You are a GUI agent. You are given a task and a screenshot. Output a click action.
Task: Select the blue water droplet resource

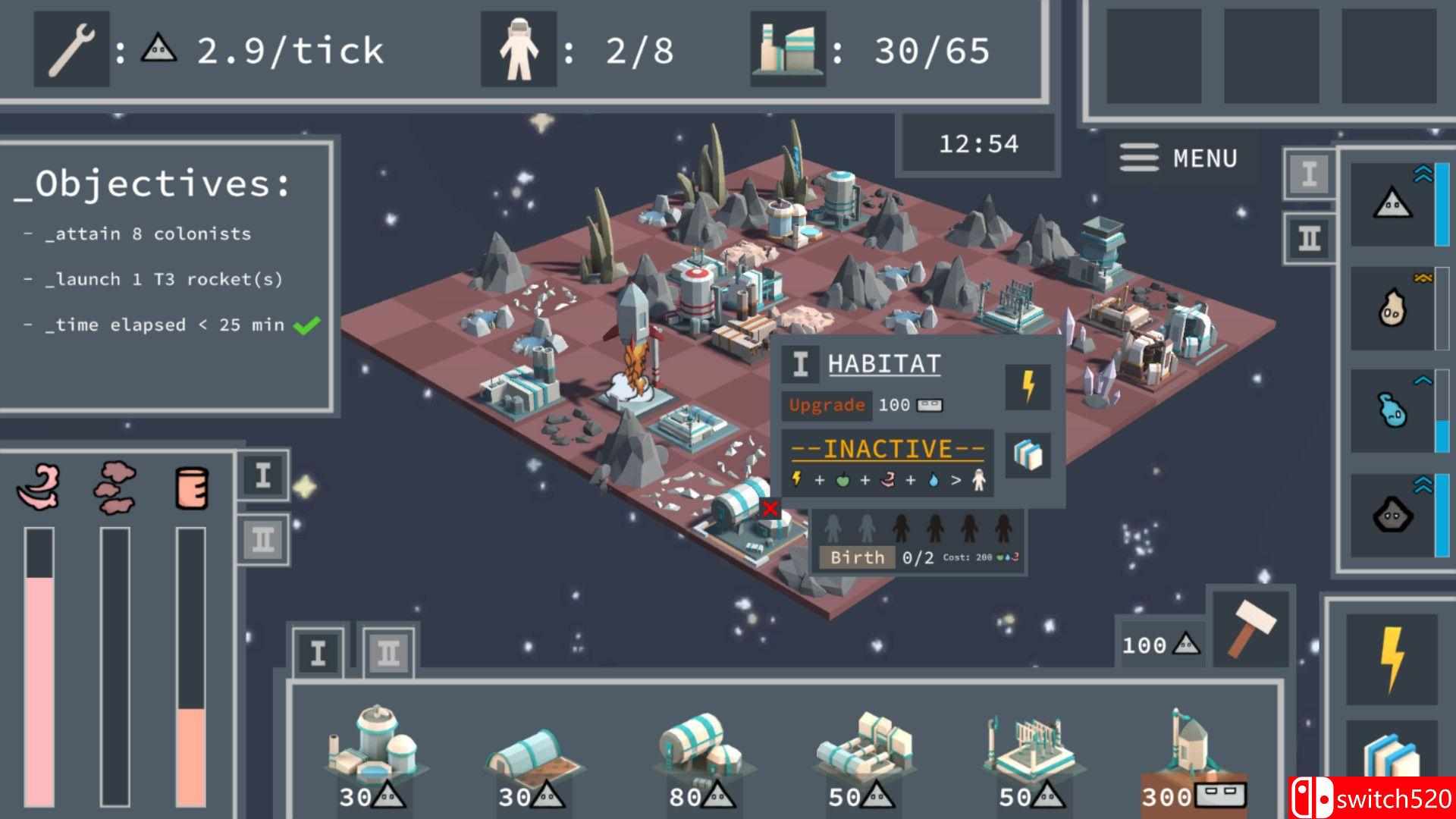coord(1392,411)
